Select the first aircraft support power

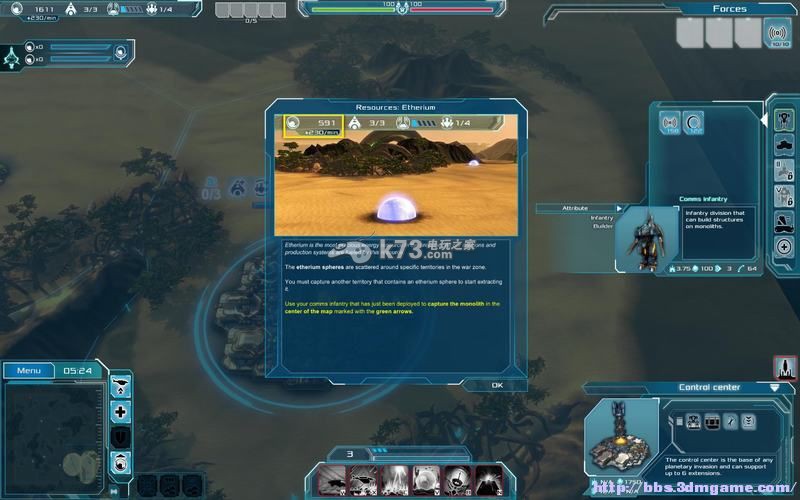click(x=333, y=481)
